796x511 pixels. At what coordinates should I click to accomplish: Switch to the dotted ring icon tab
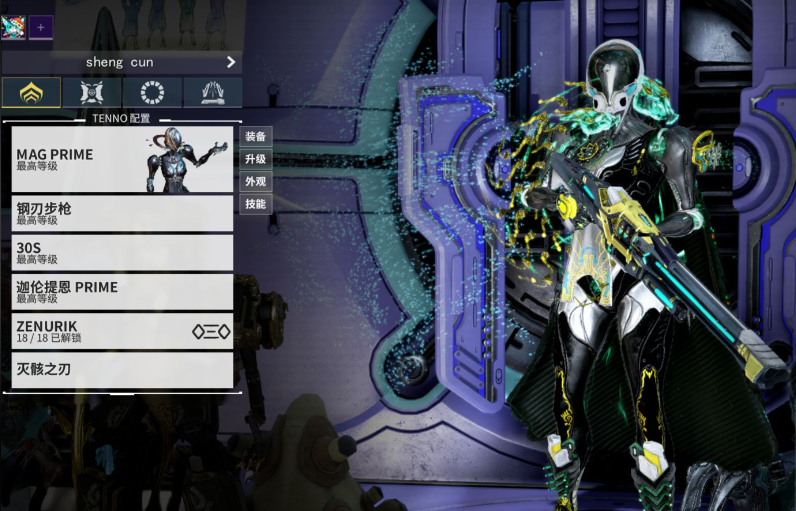[152, 93]
